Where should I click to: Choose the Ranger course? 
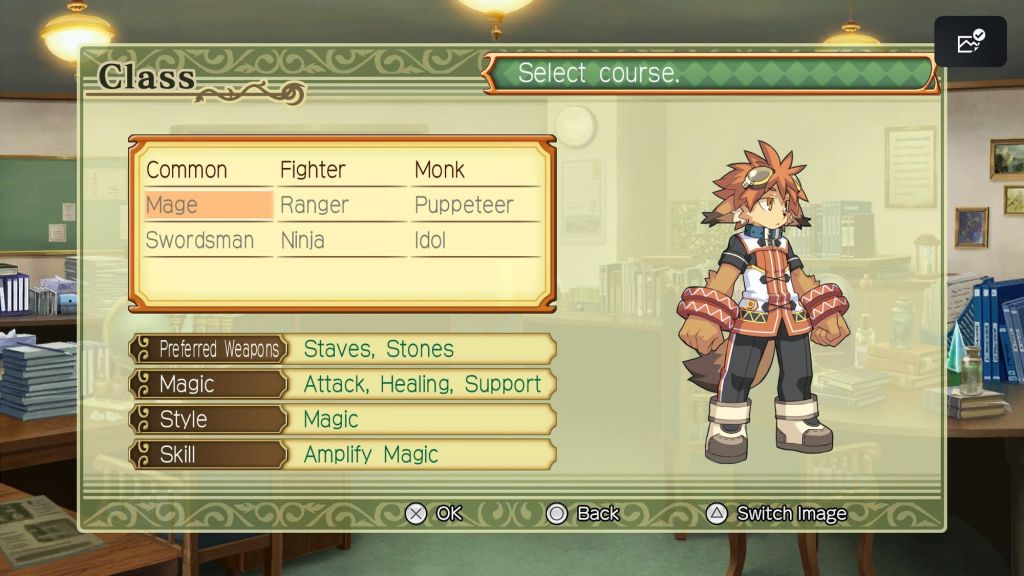click(x=314, y=205)
